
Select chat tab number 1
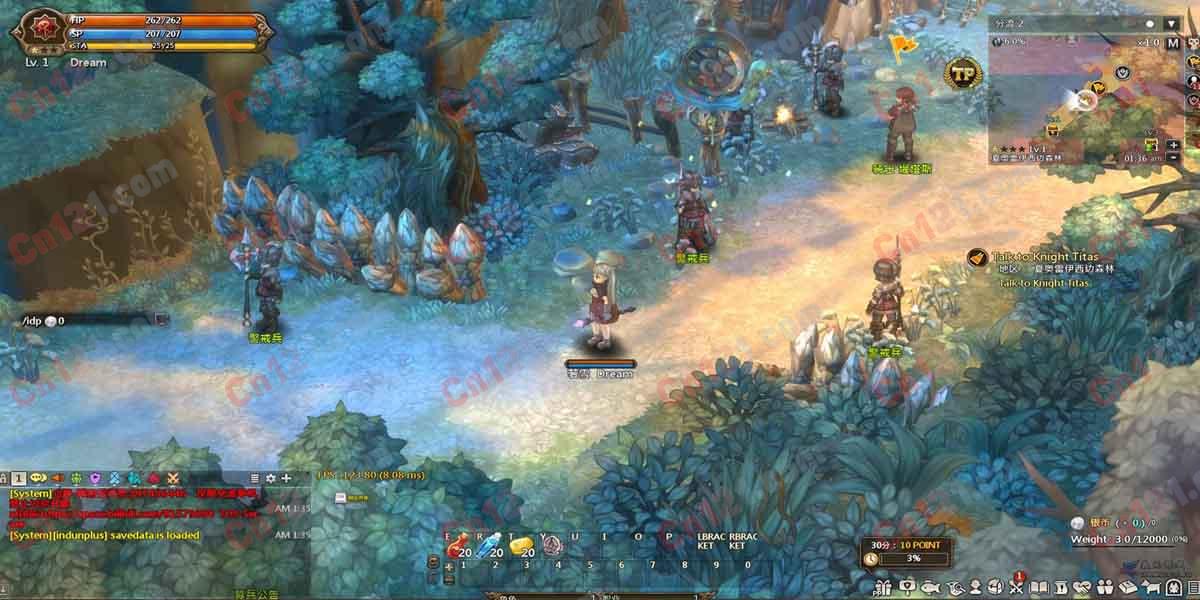[19, 479]
